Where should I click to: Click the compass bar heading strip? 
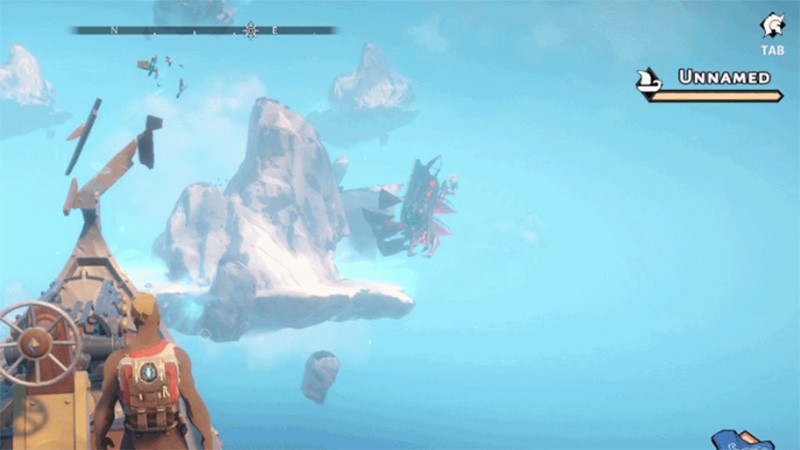(203, 30)
